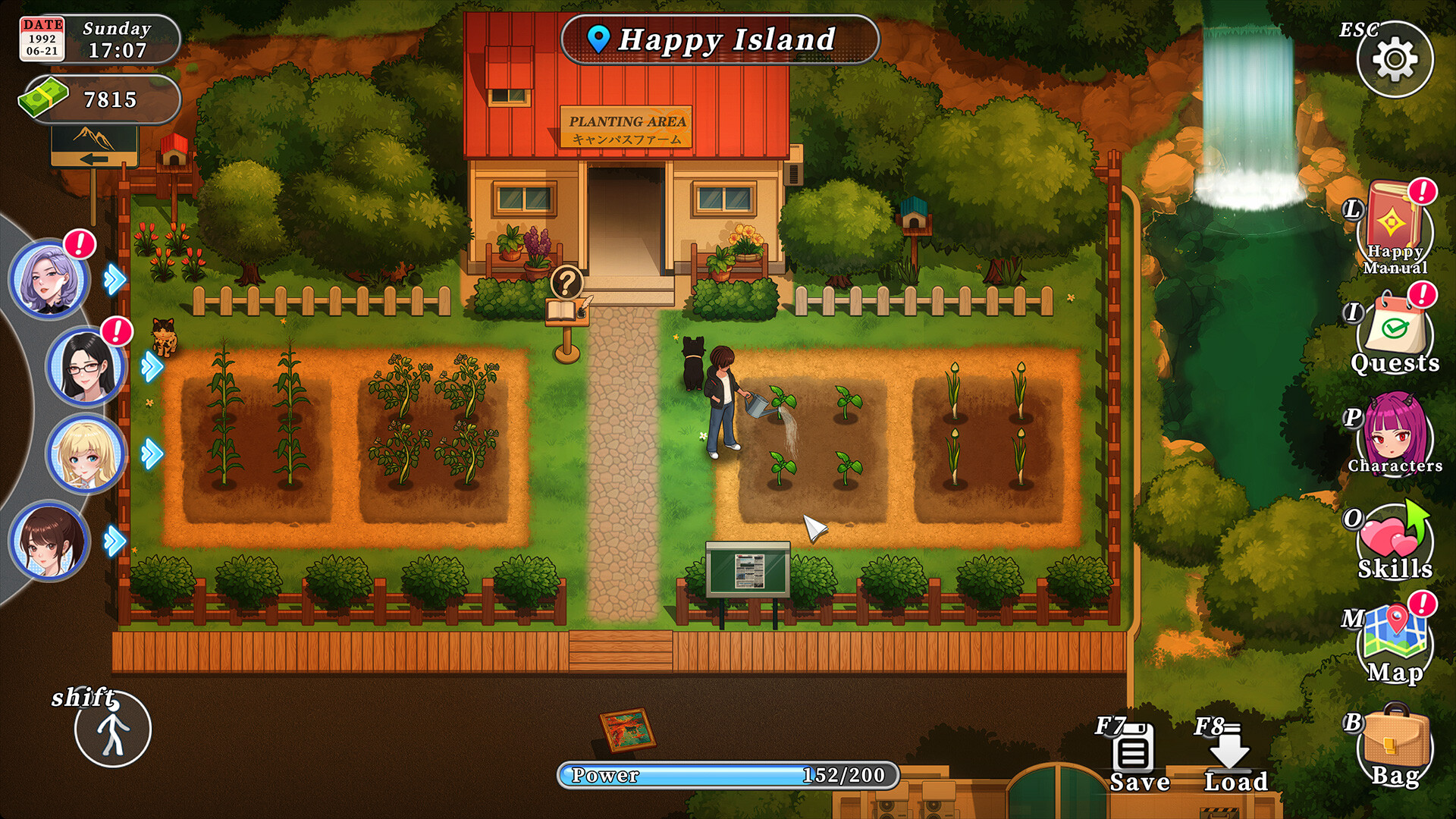The width and height of the screenshot is (1456, 819).
Task: Open the Skills menu
Action: [x=1395, y=537]
